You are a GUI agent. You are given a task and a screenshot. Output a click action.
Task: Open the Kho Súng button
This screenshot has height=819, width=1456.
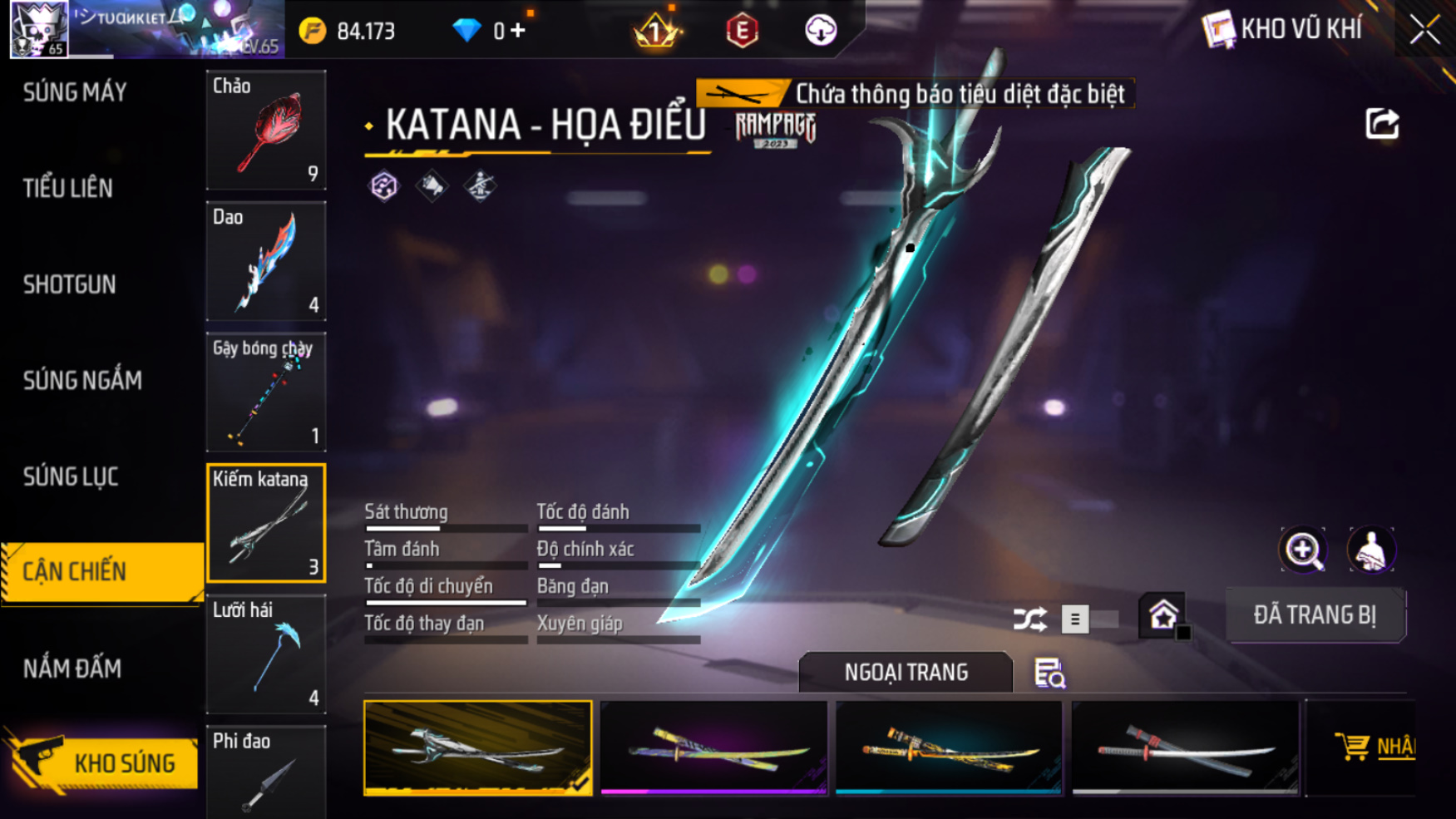[104, 762]
